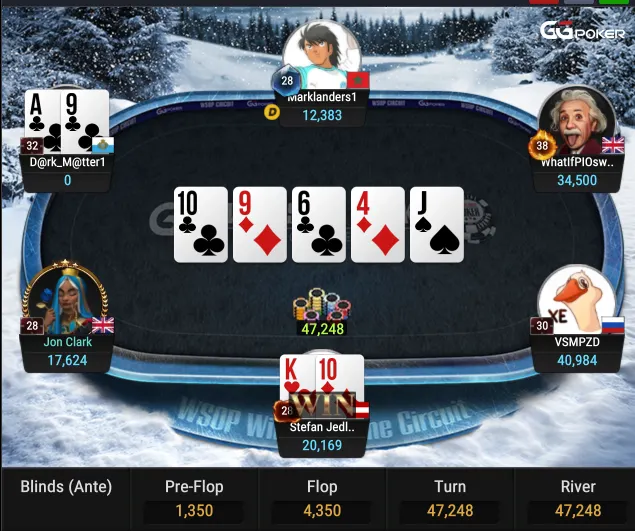Show the Flop stage
This screenshot has height=531, width=635.
(322, 498)
